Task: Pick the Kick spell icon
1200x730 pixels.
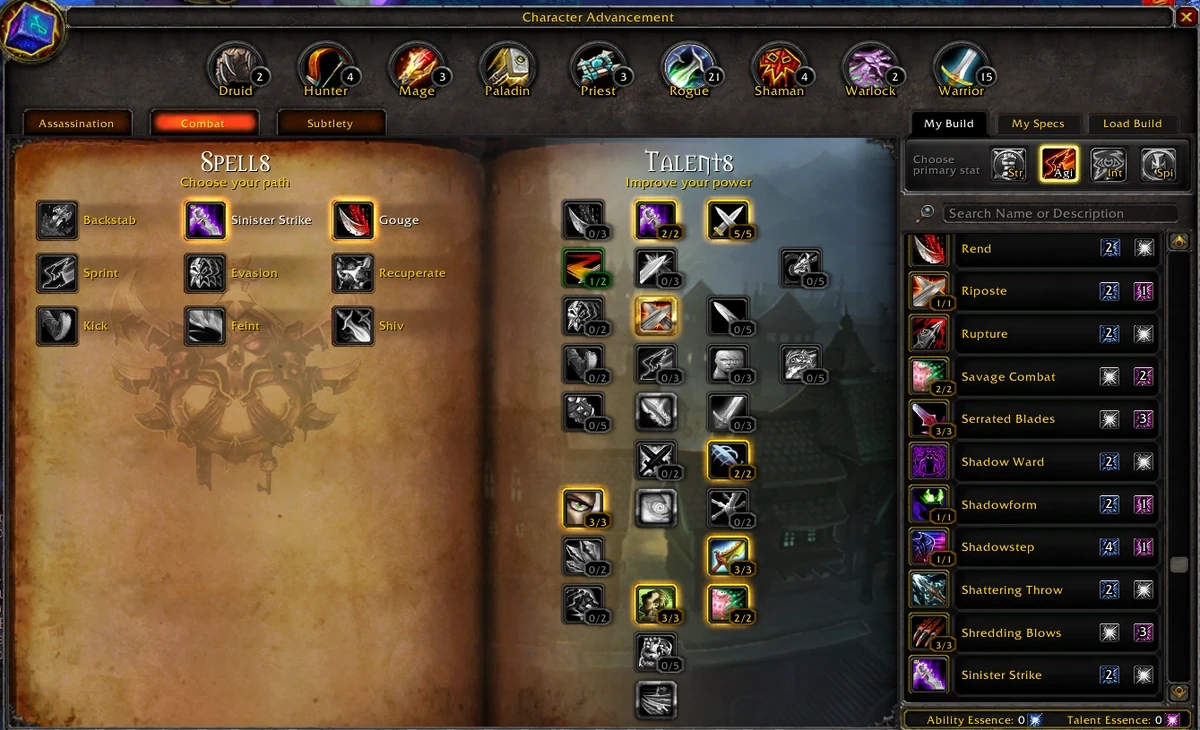Action: coord(57,326)
